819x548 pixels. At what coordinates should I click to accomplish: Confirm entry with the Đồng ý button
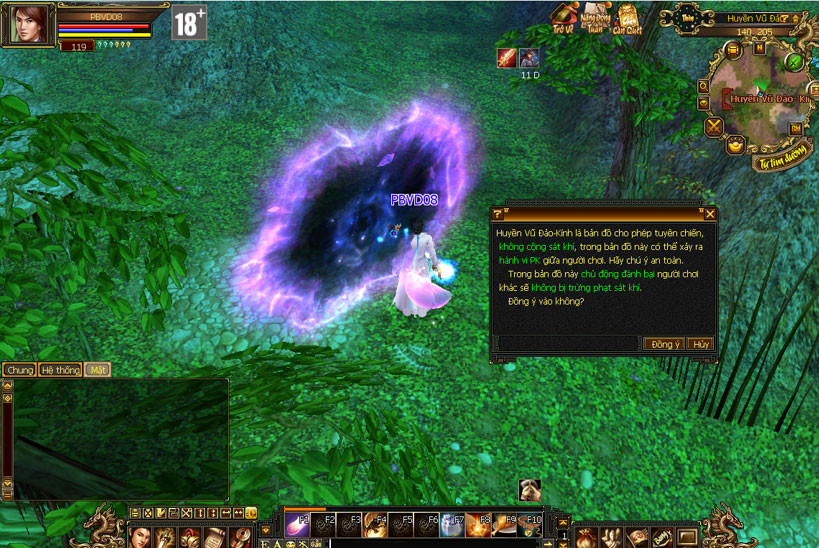point(666,344)
